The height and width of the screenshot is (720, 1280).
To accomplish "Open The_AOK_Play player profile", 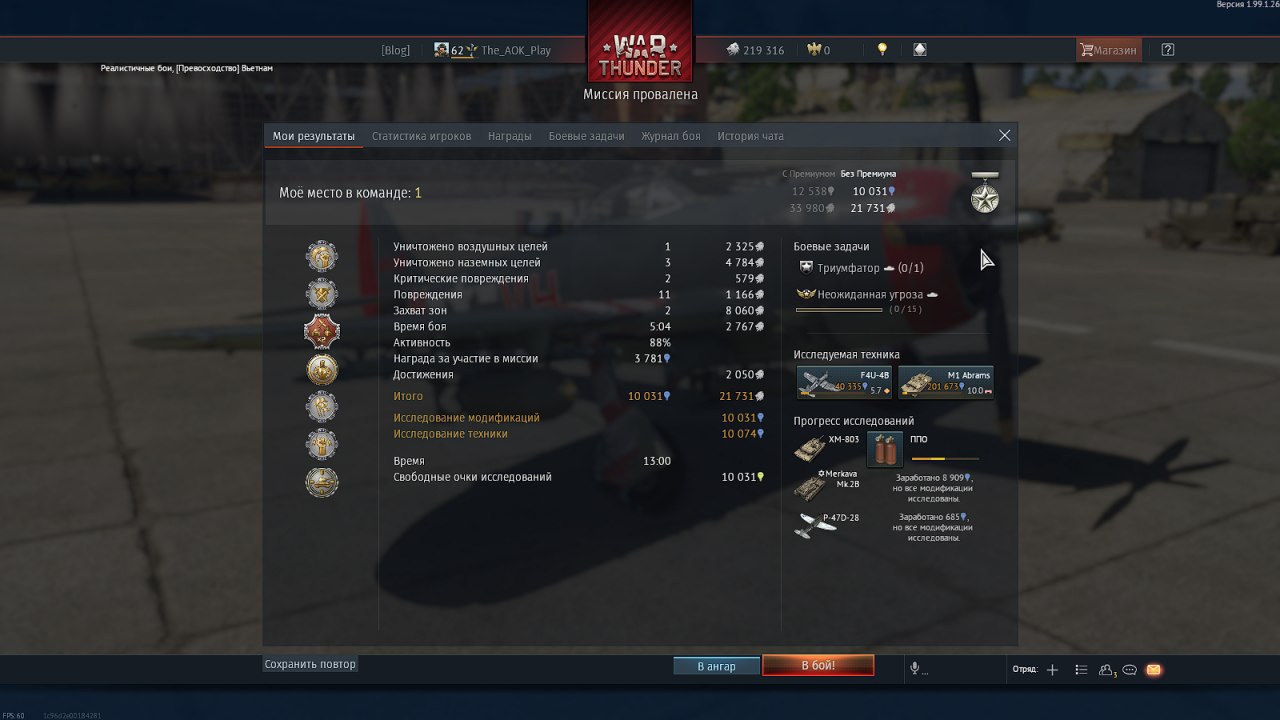I will tap(515, 50).
